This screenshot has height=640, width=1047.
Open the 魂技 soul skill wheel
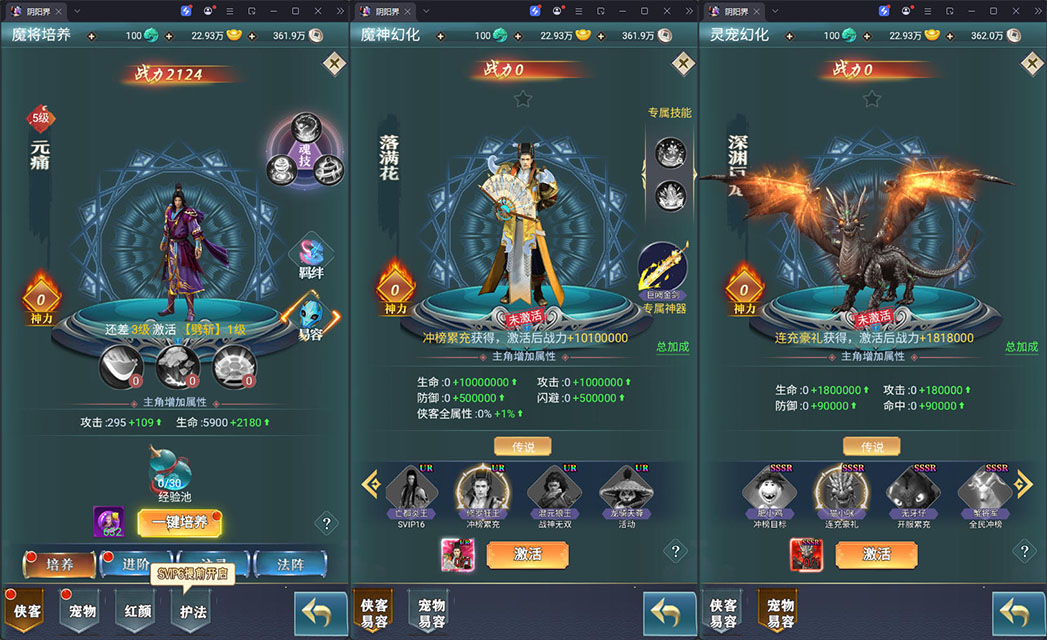pyautogui.click(x=304, y=150)
